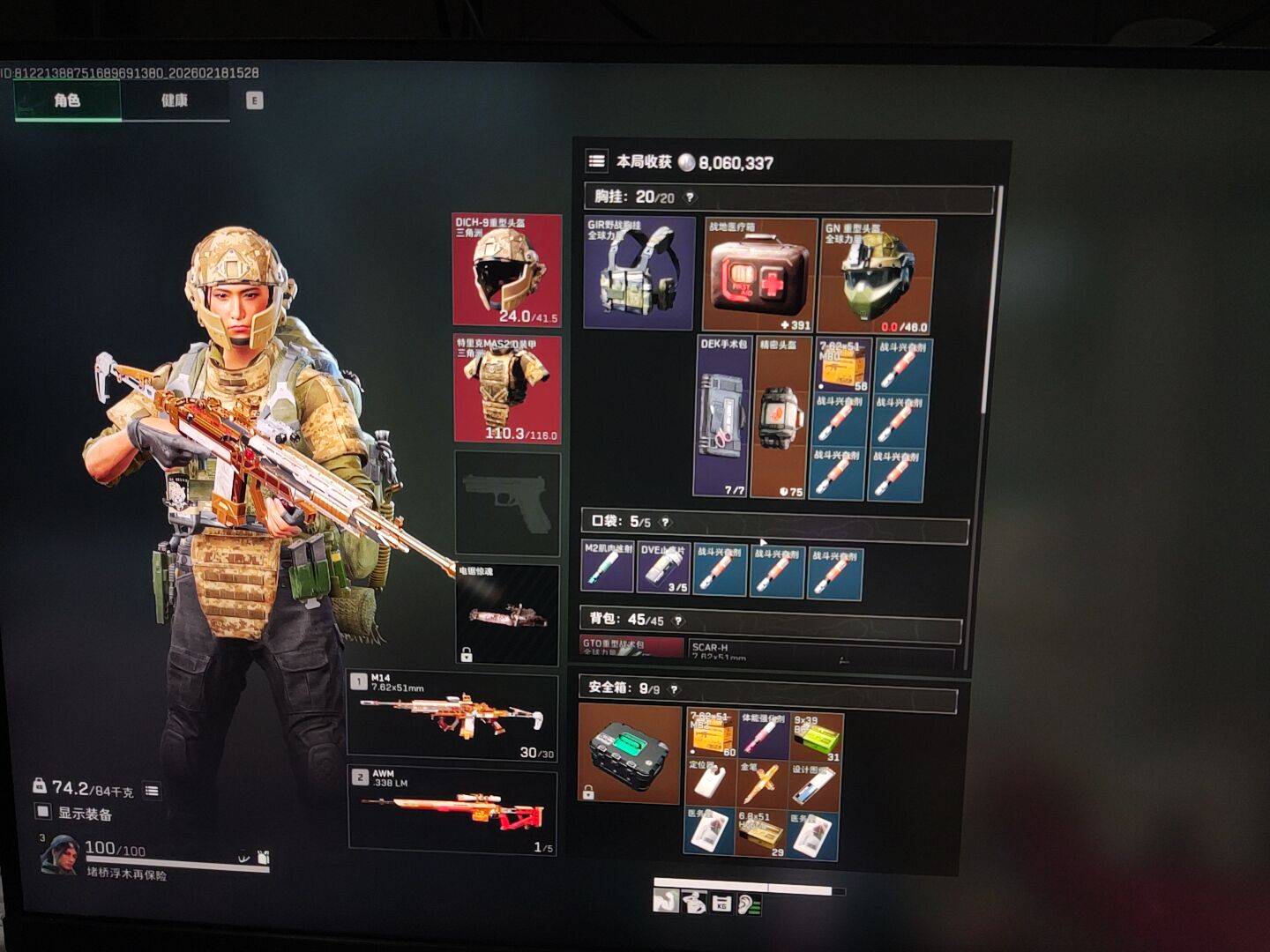Select the GIR field chest rig

[639, 274]
